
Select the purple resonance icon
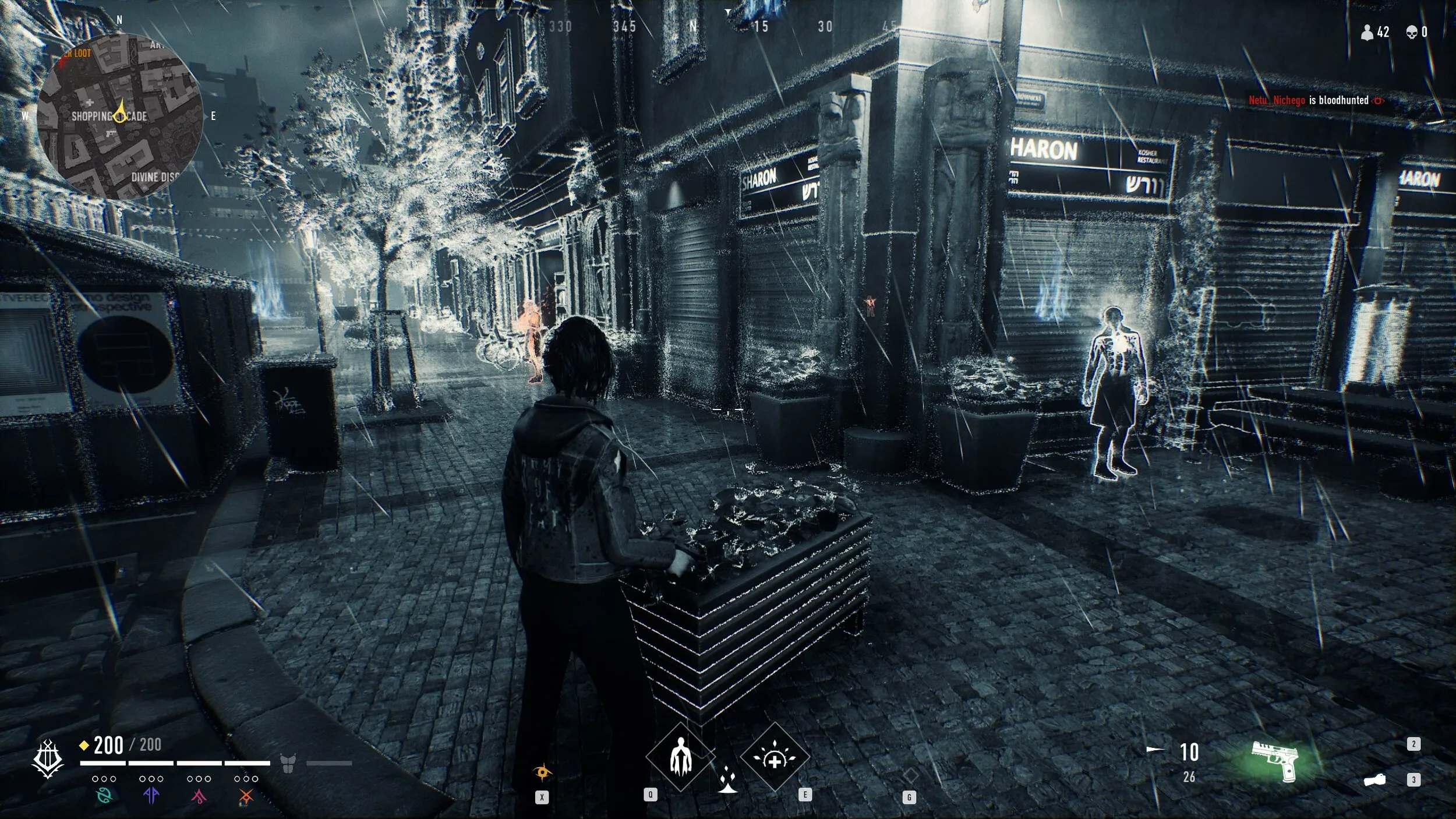(151, 795)
